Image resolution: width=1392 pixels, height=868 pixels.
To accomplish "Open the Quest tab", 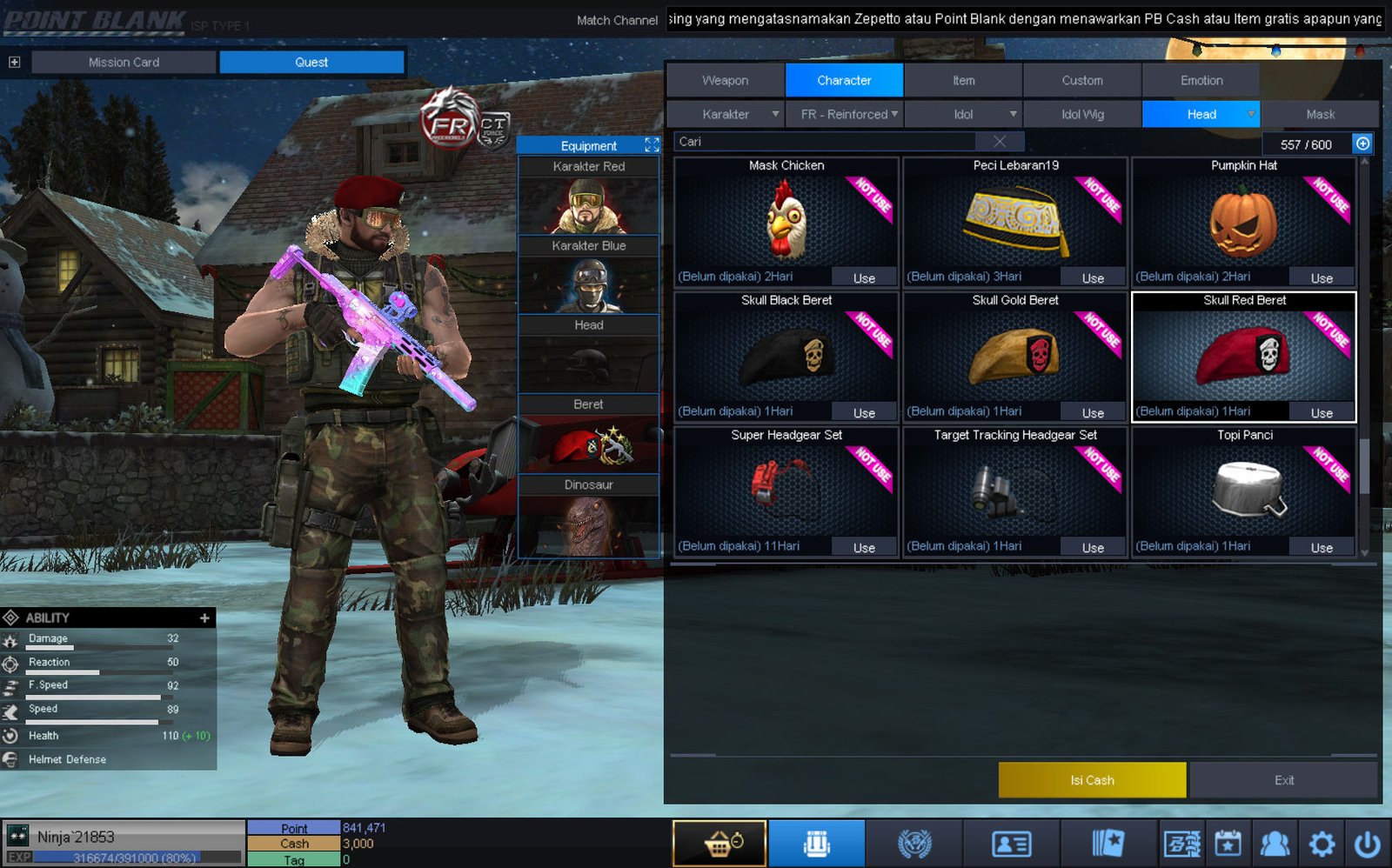I will [x=311, y=62].
